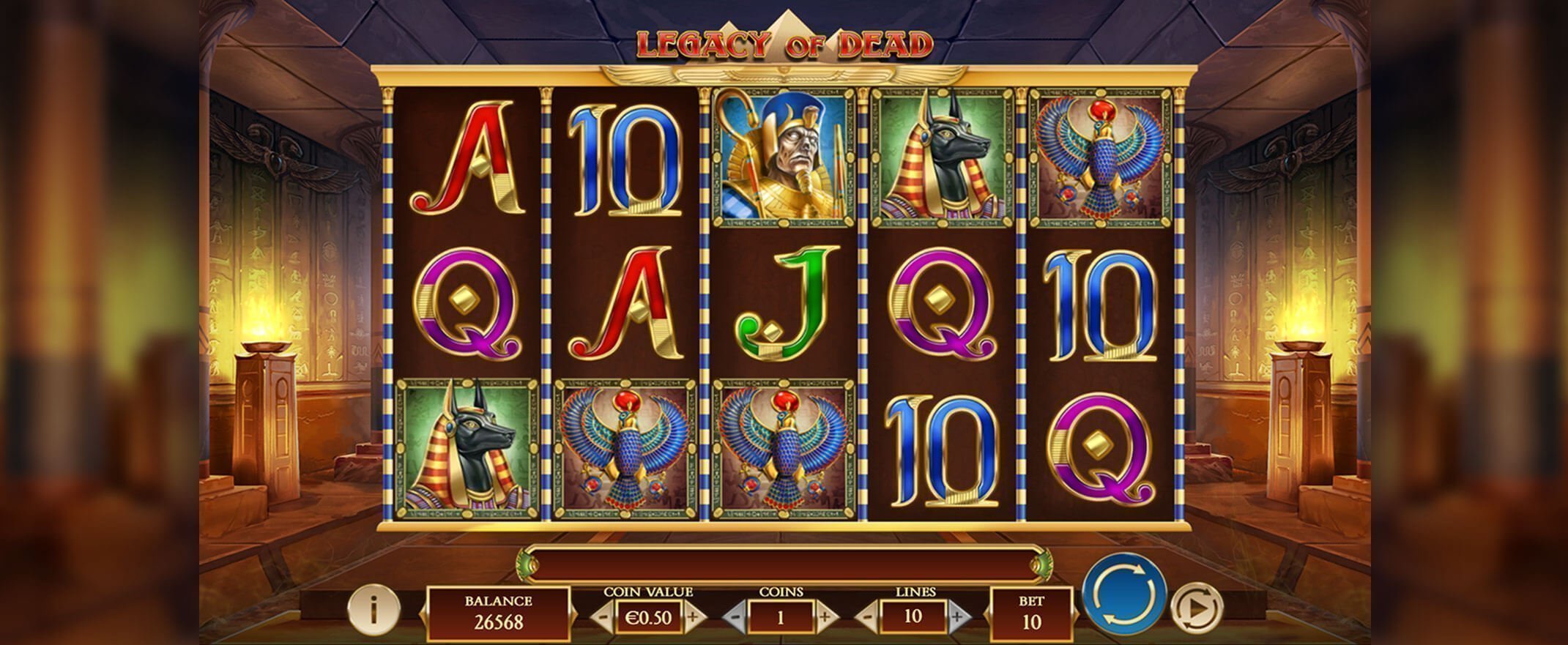Reduce the number of coins
Image resolution: width=1568 pixels, height=645 pixels.
[735, 617]
